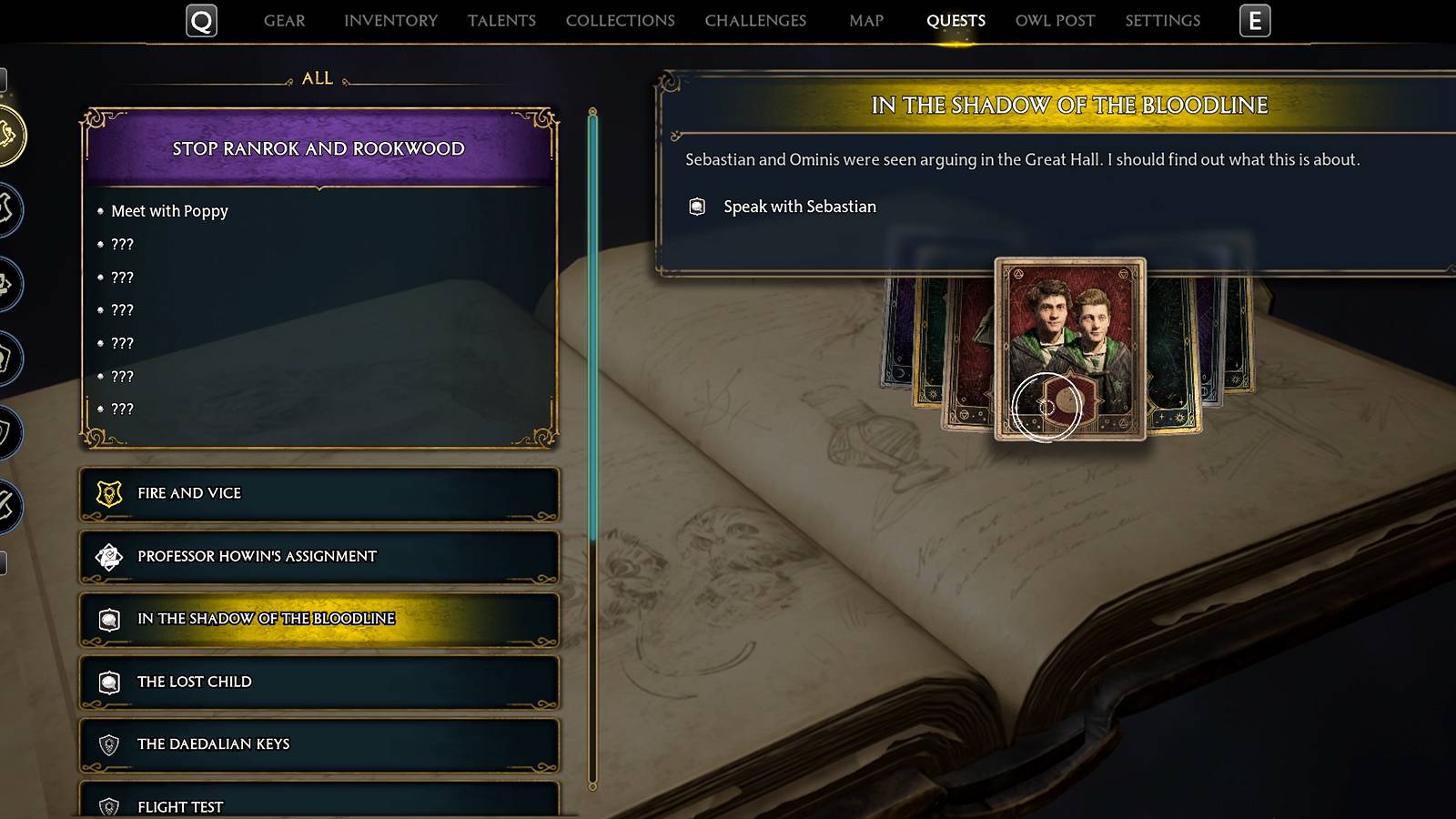This screenshot has height=819, width=1456.
Task: Select the Fire and Vice quest
Action: [317, 492]
